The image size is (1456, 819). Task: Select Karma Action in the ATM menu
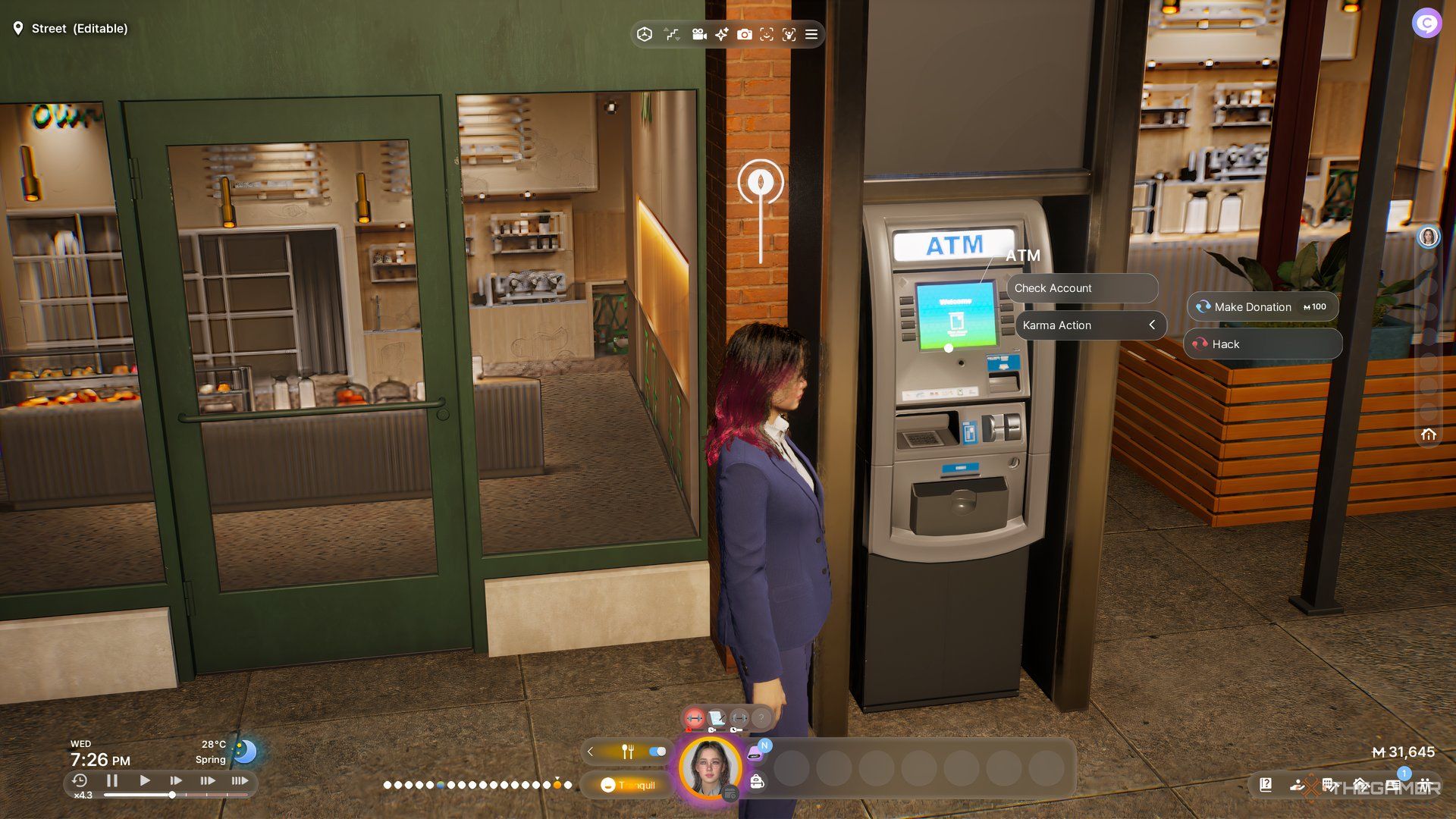[x=1057, y=325]
